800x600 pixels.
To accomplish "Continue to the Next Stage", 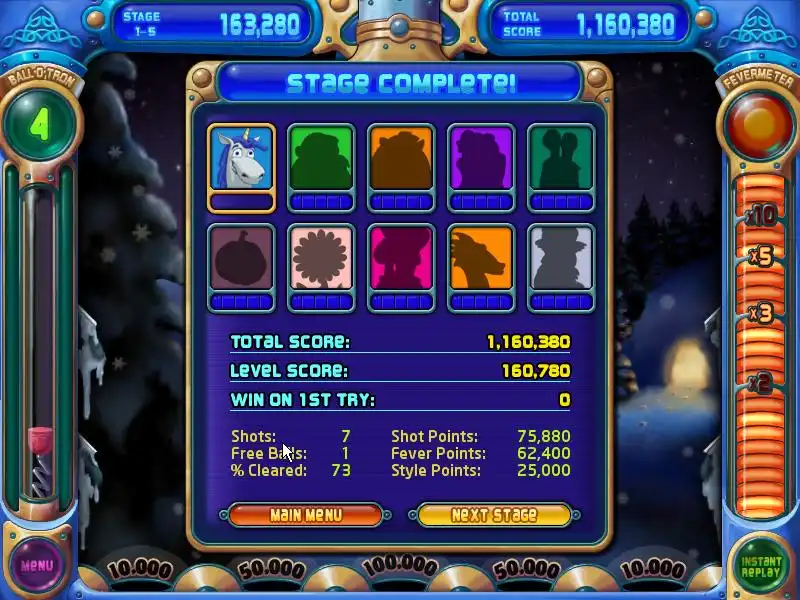I will (494, 515).
